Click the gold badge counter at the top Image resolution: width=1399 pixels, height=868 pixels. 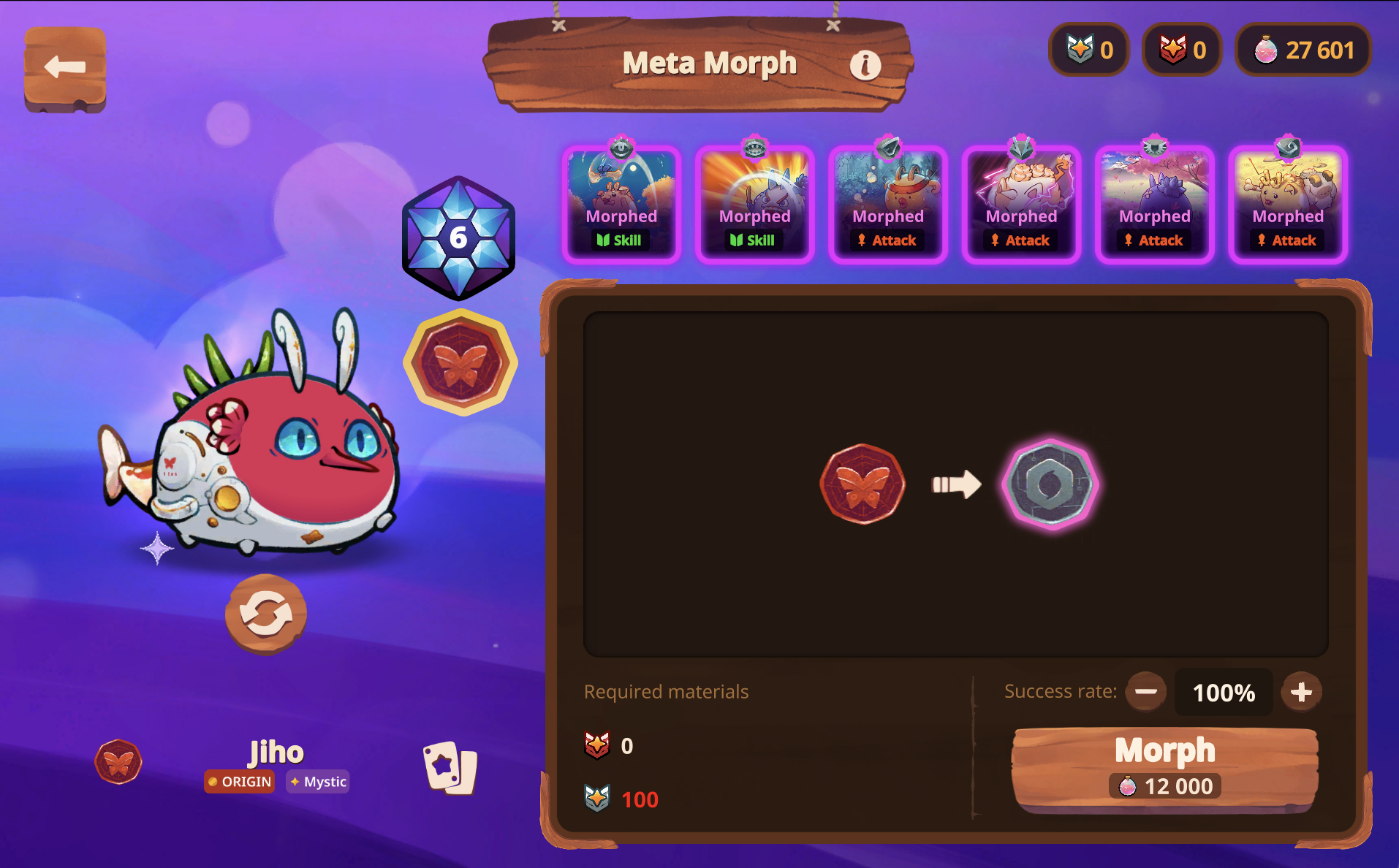1089,49
